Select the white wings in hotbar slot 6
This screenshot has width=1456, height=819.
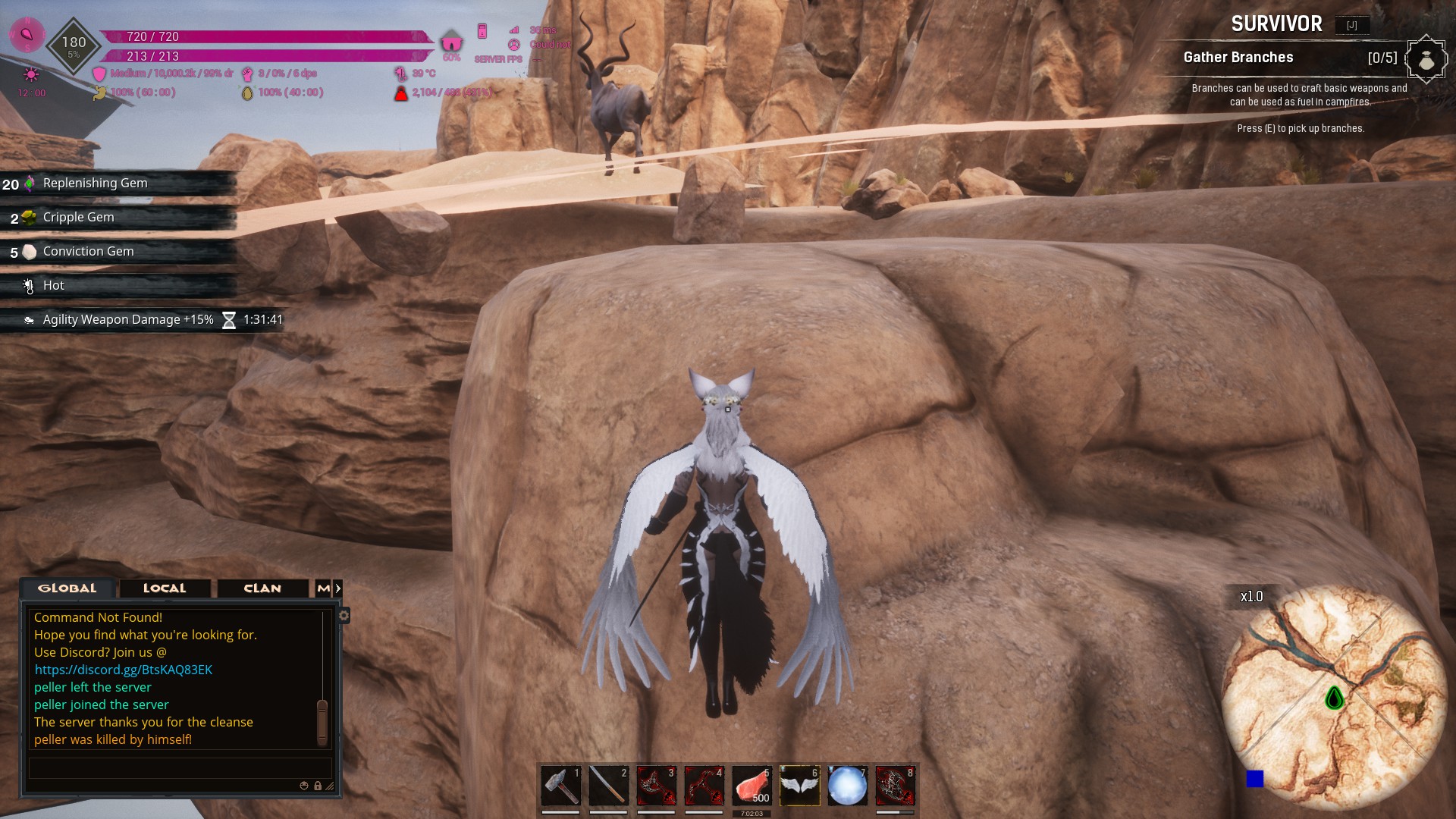pyautogui.click(x=800, y=786)
